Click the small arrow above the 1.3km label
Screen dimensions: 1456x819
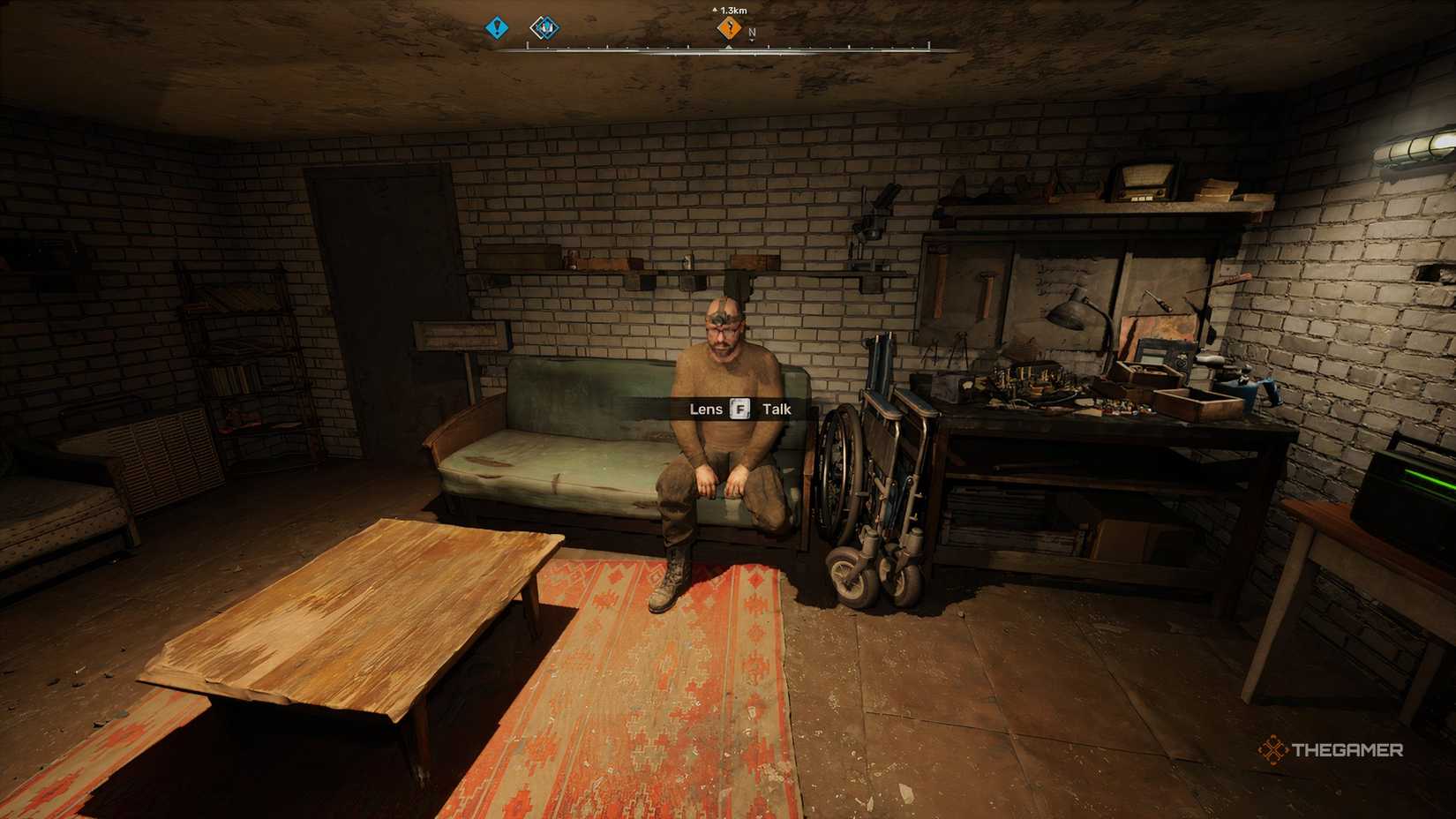click(x=715, y=9)
